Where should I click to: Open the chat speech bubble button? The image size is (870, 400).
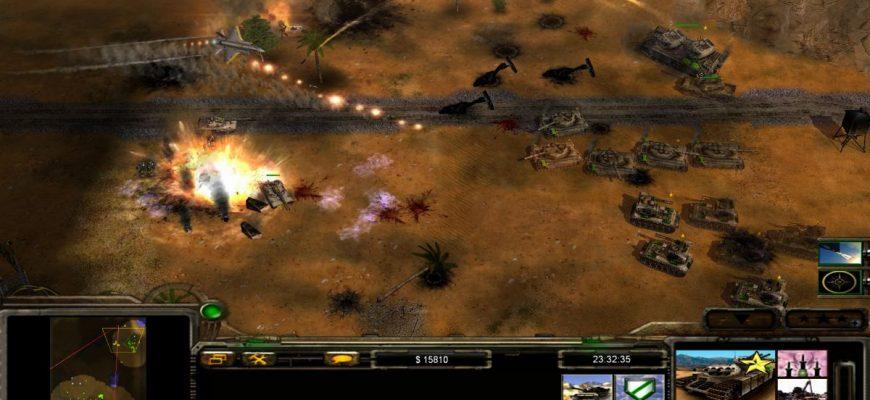pyautogui.click(x=341, y=358)
